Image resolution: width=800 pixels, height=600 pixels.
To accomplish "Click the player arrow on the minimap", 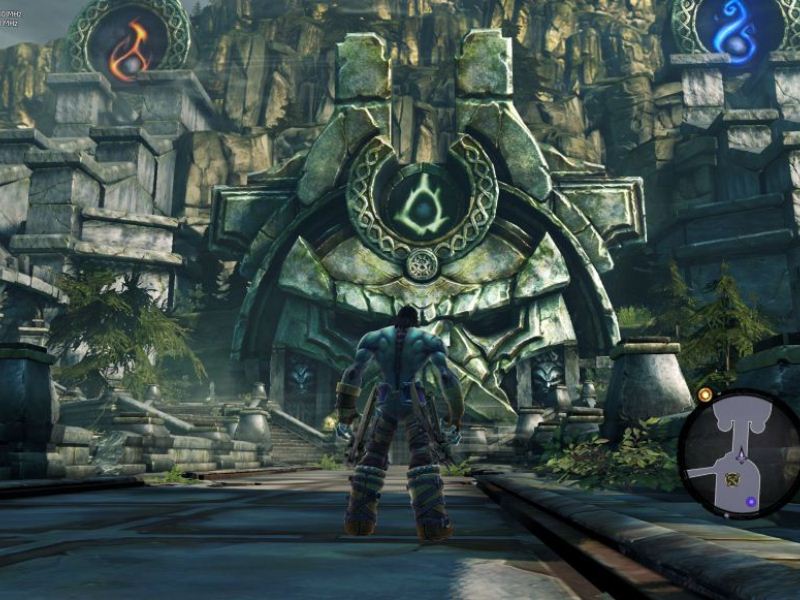I will click(x=740, y=455).
